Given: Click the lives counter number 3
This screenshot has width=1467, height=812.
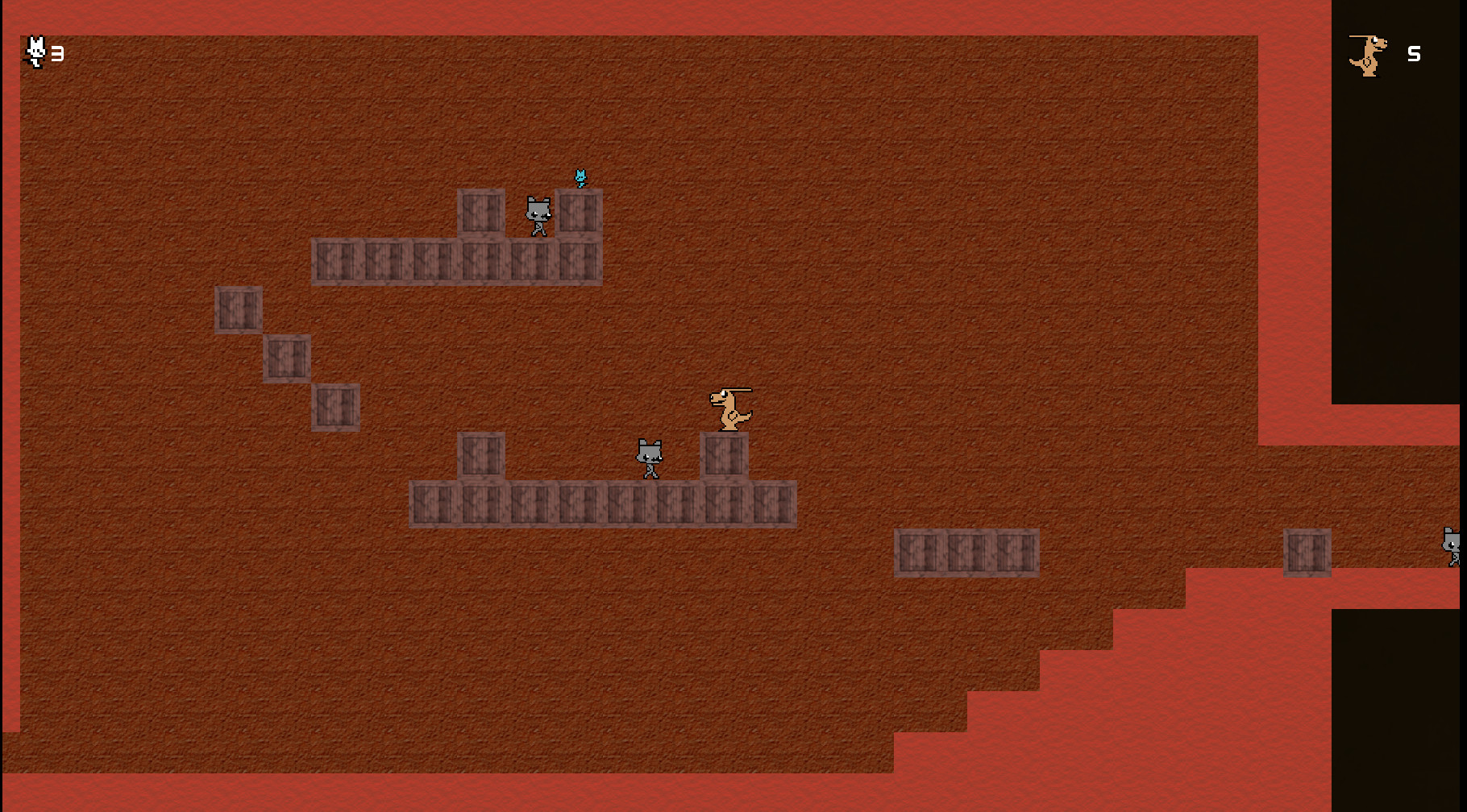Looking at the screenshot, I should coord(56,55).
